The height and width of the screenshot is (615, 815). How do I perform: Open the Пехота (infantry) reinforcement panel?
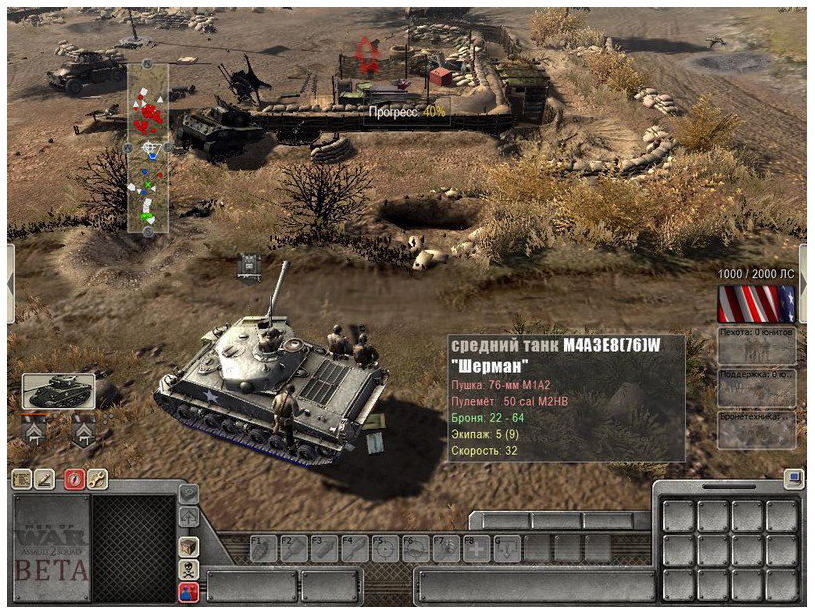tap(757, 345)
